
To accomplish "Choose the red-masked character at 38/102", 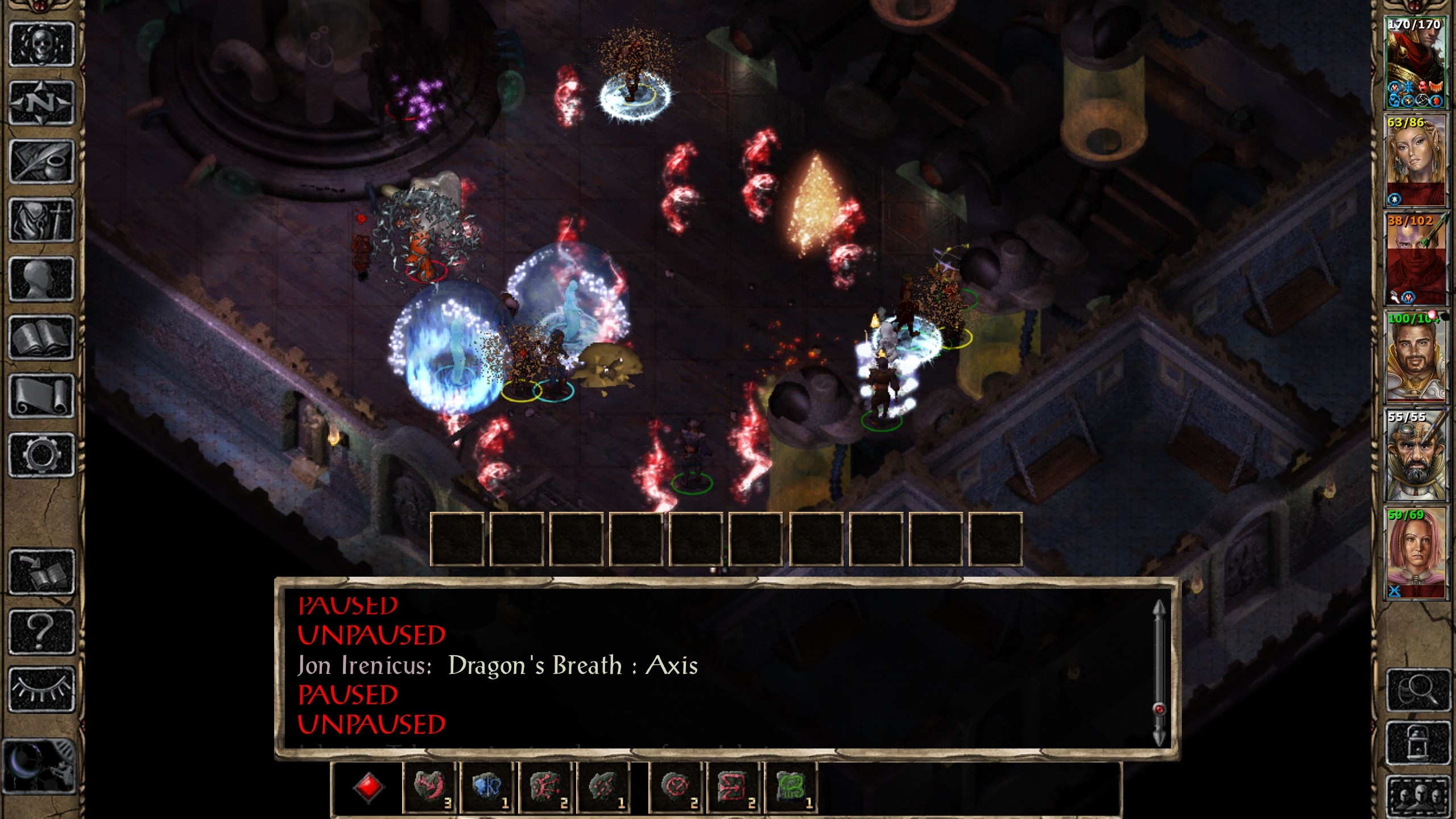I will [1415, 259].
